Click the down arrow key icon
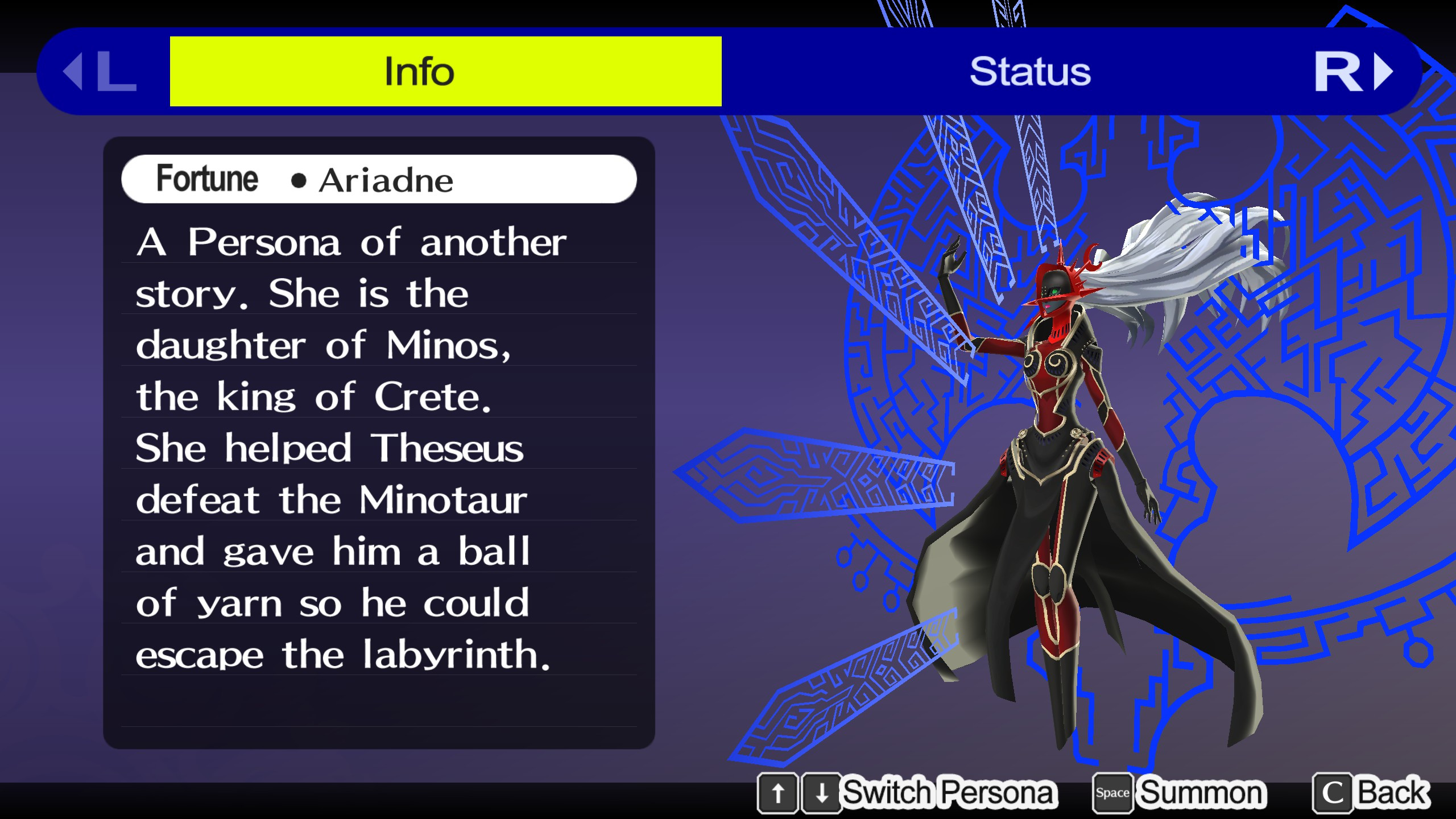The image size is (1456, 819). coord(822,793)
